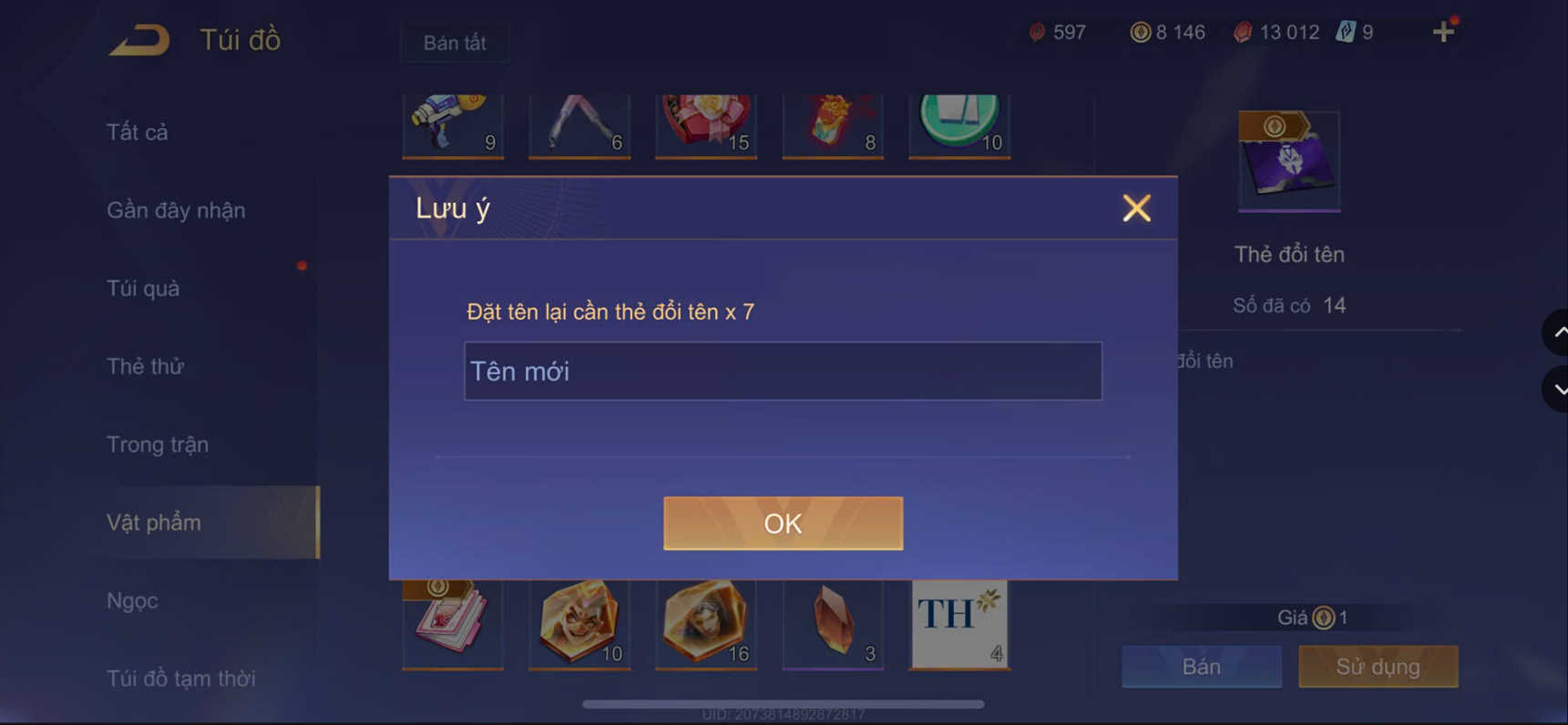Viewport: 1568px width, 725px height.
Task: Open the red envelope item with count 8
Action: [x=832, y=126]
